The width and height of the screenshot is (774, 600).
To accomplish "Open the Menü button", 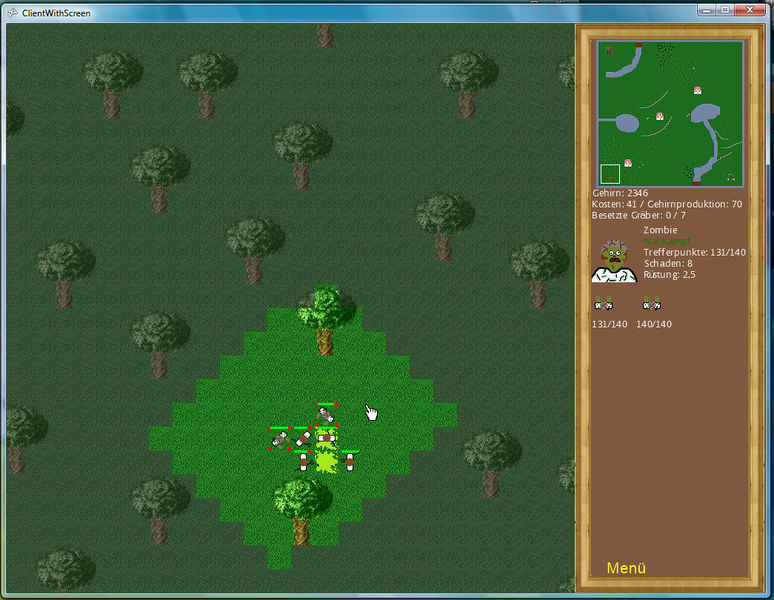I will point(626,568).
